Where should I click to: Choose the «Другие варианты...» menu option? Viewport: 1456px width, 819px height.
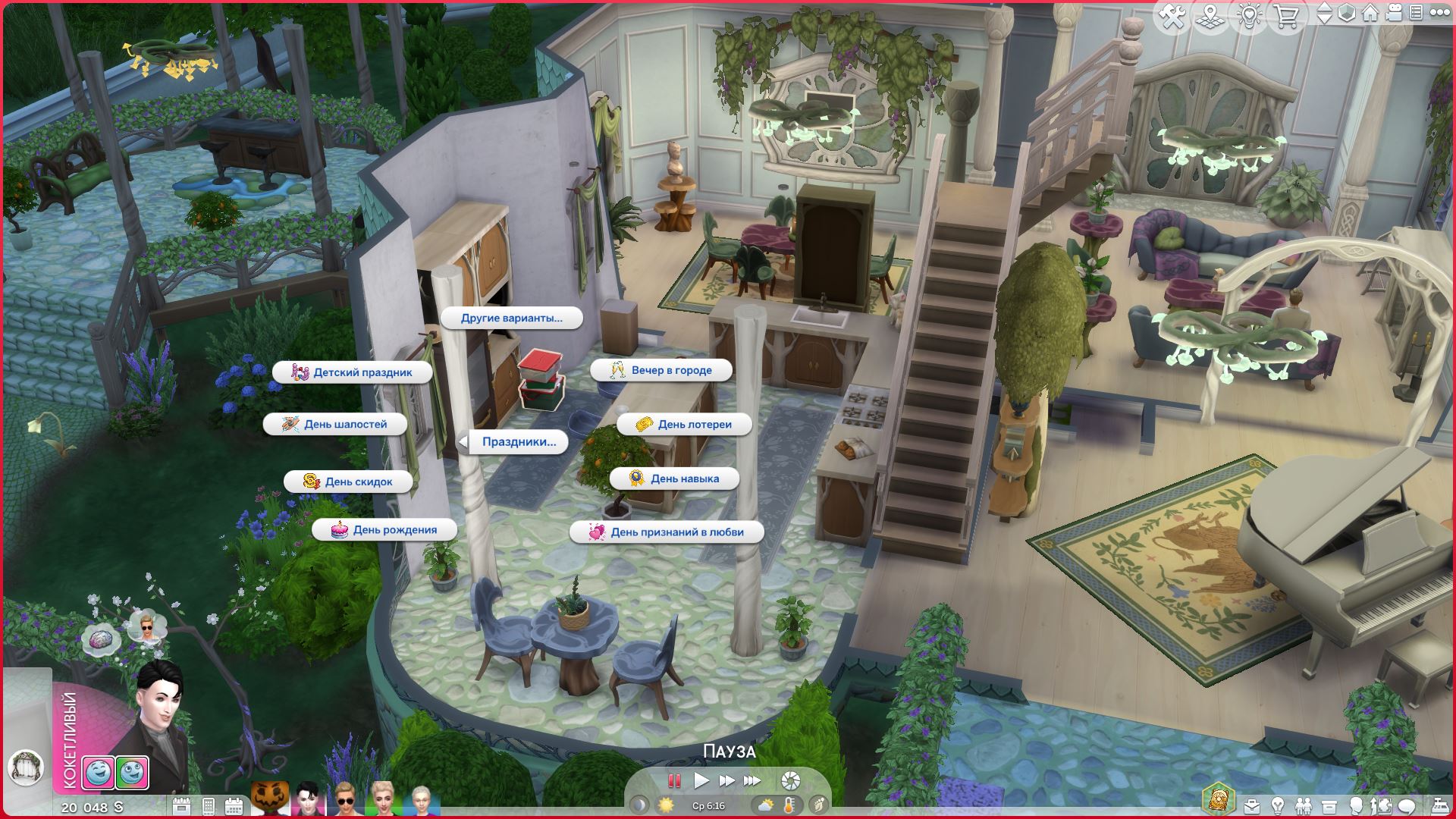tap(512, 318)
